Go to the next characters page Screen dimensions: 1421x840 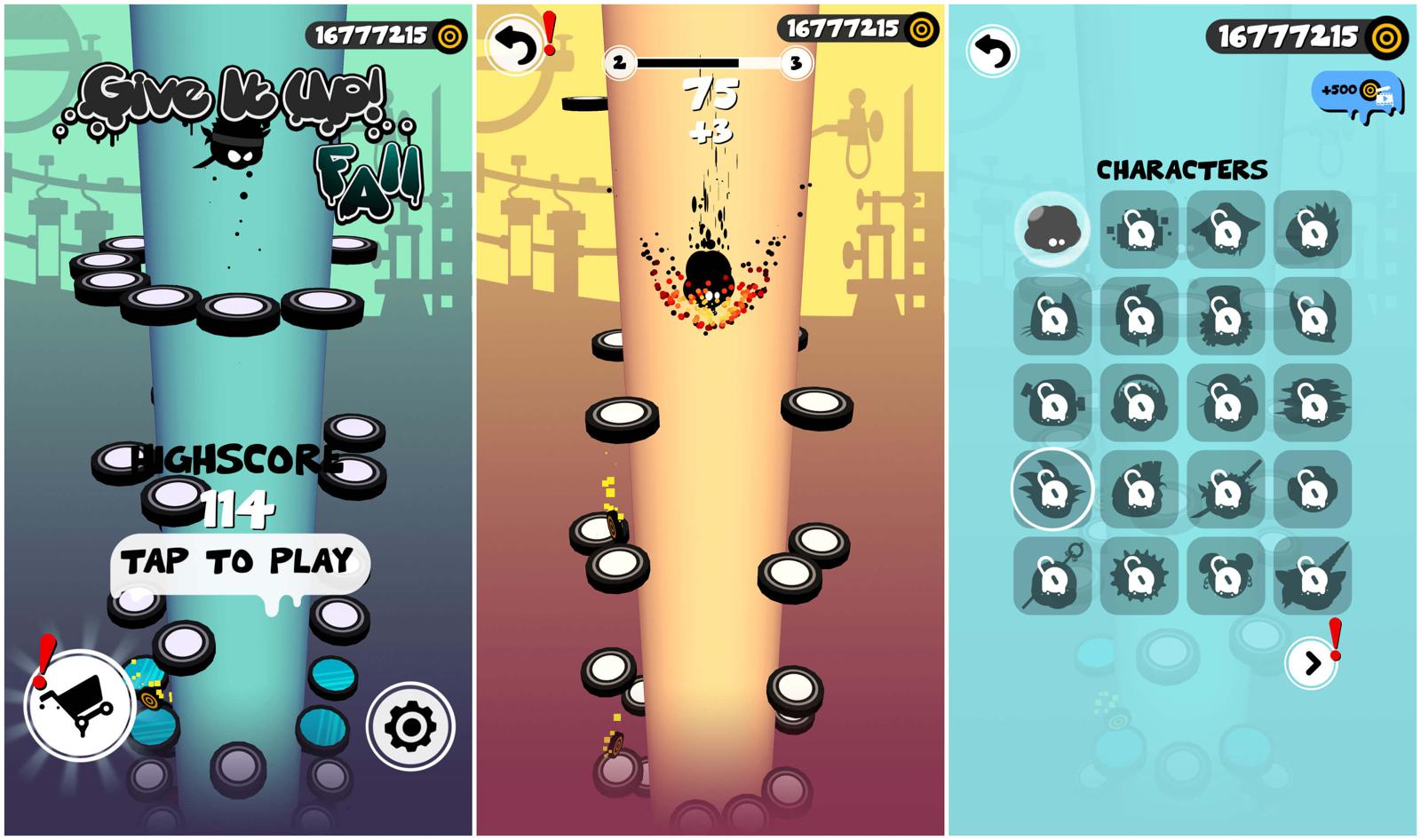(1311, 663)
